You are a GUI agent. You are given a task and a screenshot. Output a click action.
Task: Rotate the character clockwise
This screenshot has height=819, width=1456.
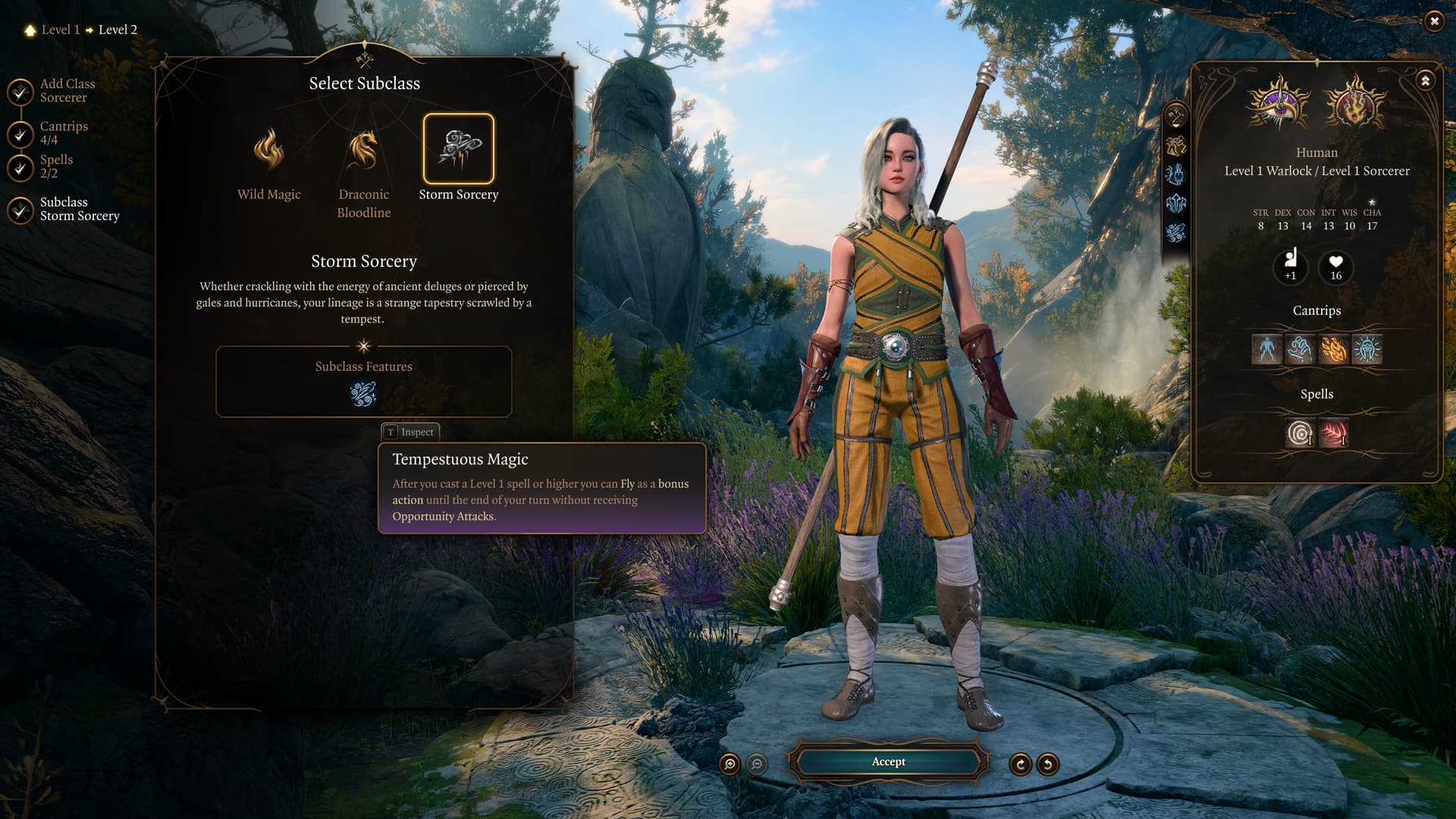pos(1020,764)
